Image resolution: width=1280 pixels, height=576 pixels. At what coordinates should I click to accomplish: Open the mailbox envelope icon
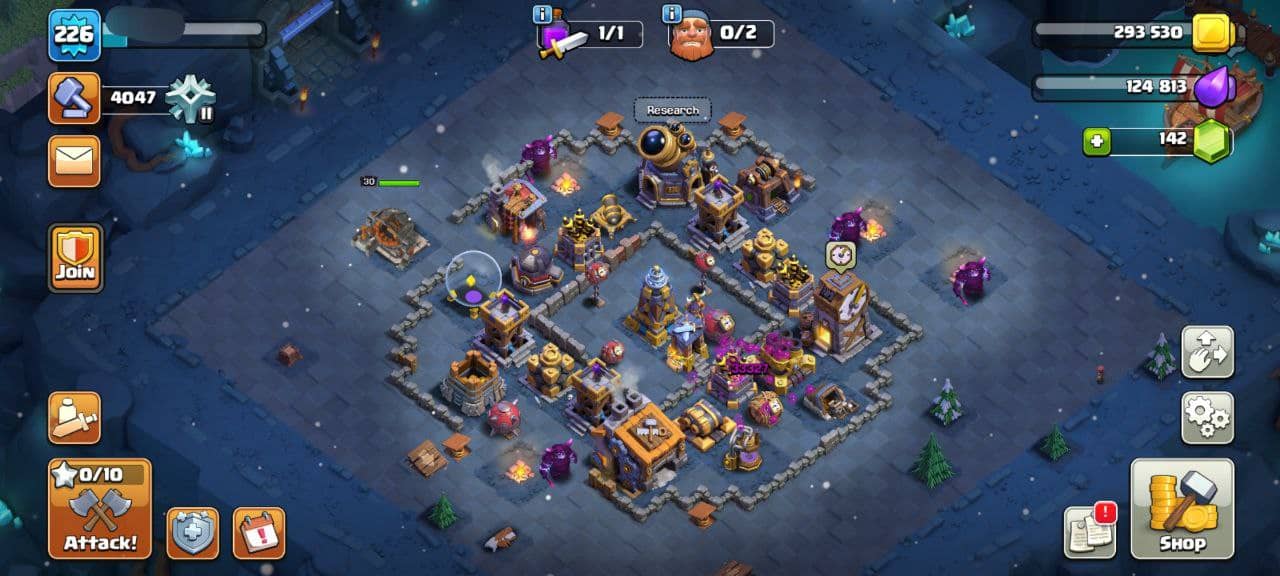click(x=75, y=161)
